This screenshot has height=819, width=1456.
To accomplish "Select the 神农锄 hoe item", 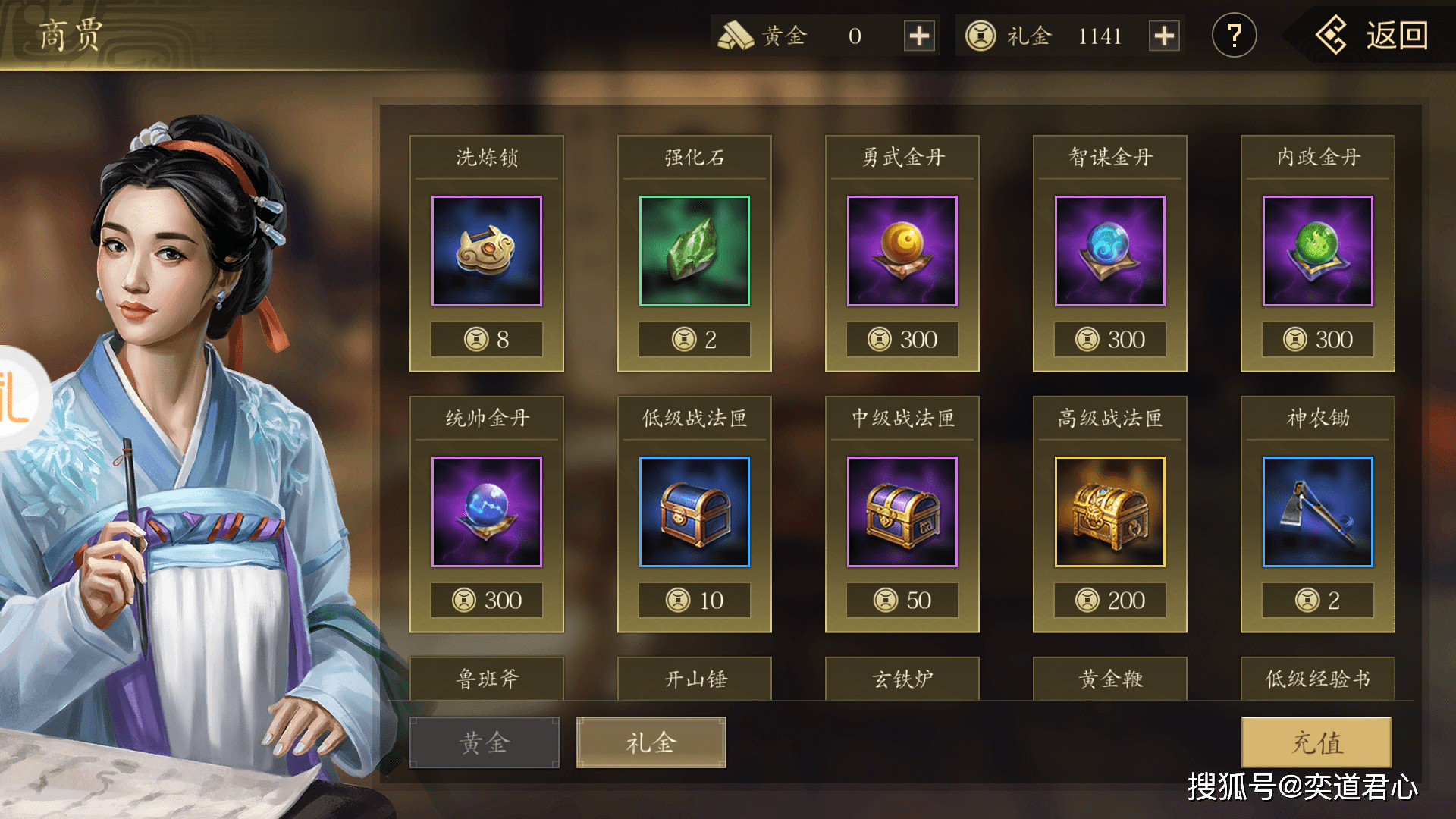I will pyautogui.click(x=1318, y=513).
